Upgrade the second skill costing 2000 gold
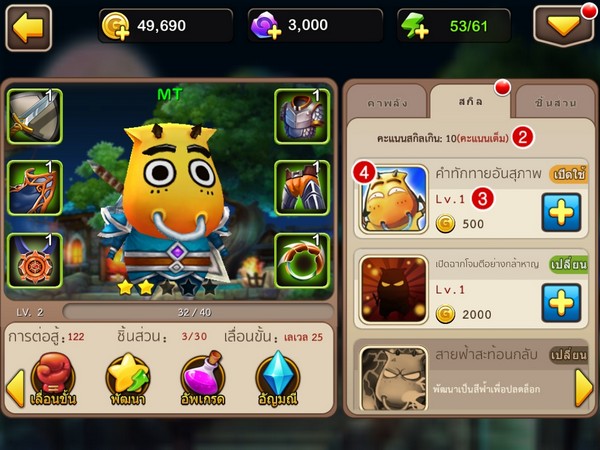Image resolution: width=600 pixels, height=450 pixels. [561, 299]
